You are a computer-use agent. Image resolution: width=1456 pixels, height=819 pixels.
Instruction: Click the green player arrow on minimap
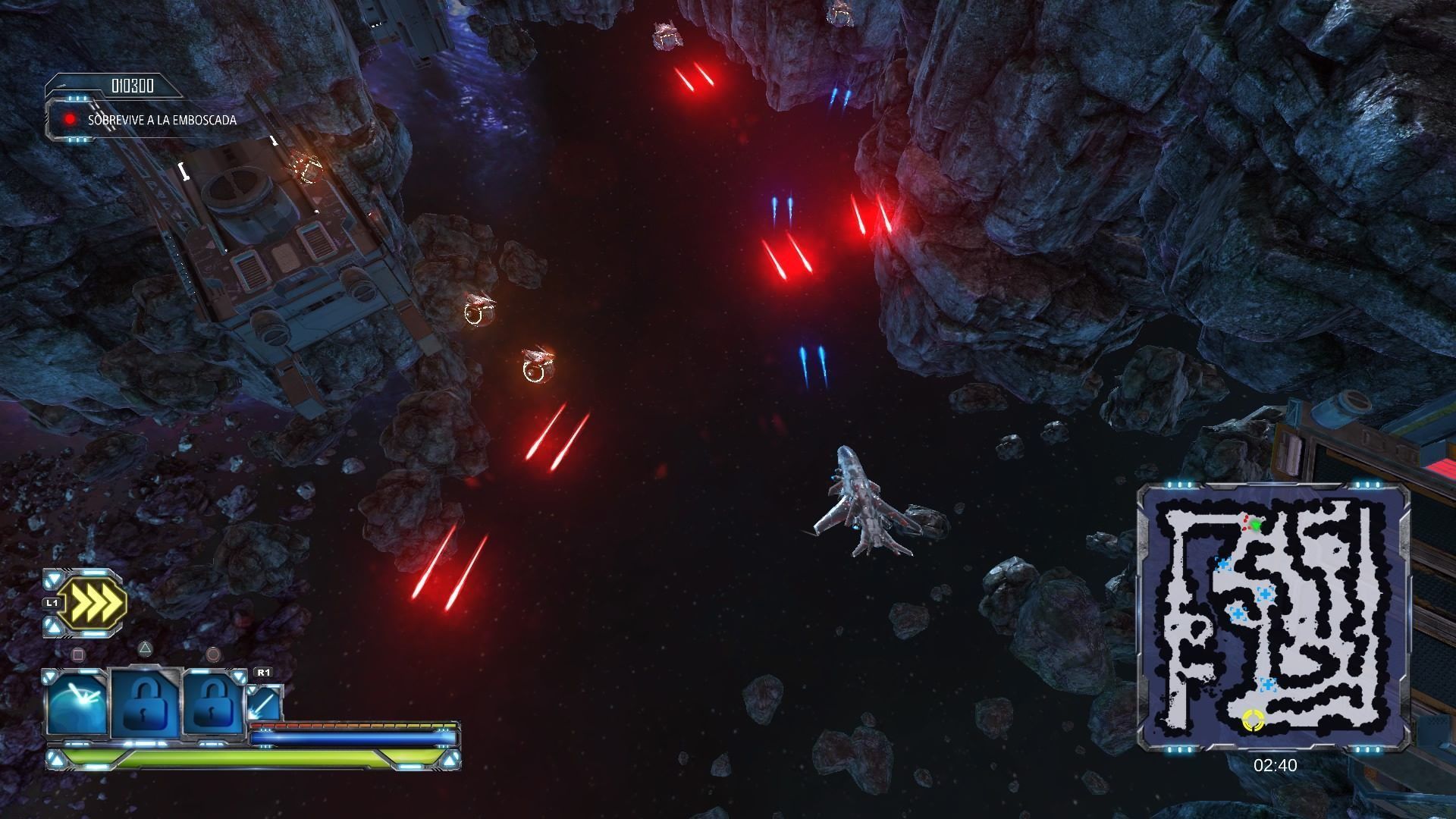click(1256, 525)
